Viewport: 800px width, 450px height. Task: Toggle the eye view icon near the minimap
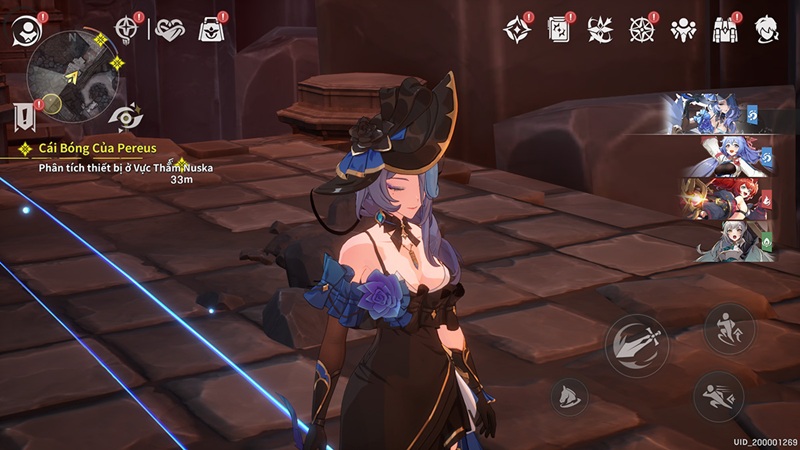[x=126, y=115]
